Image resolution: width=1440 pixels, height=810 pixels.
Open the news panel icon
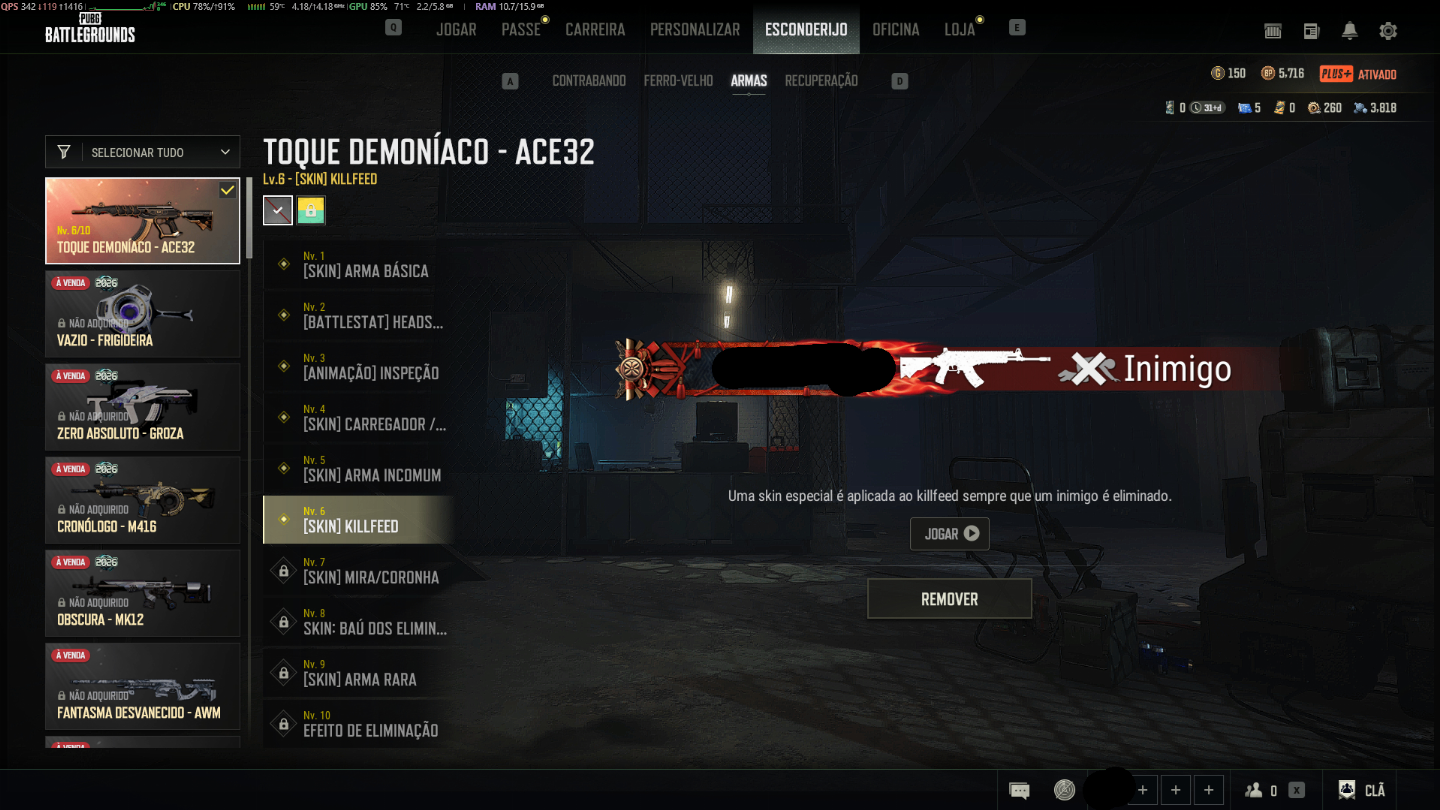1311,31
